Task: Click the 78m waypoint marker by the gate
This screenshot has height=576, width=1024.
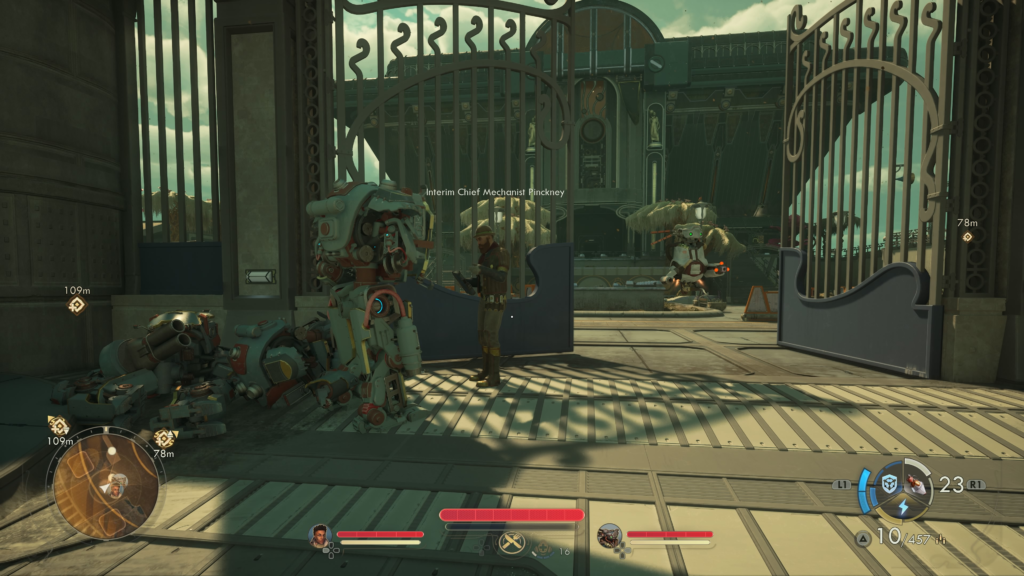Action: [967, 237]
